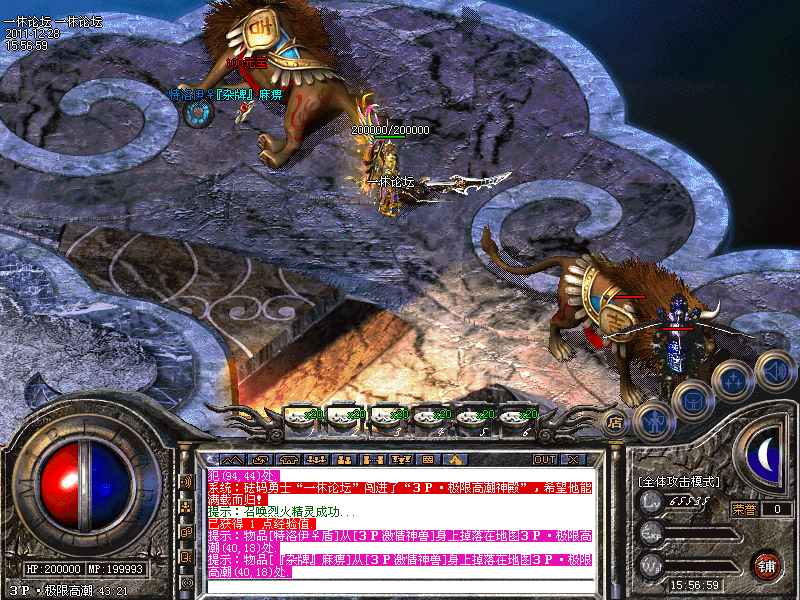The height and width of the screenshot is (600, 800).
Task: Click the red 铺 stall button
Action: coord(767,564)
